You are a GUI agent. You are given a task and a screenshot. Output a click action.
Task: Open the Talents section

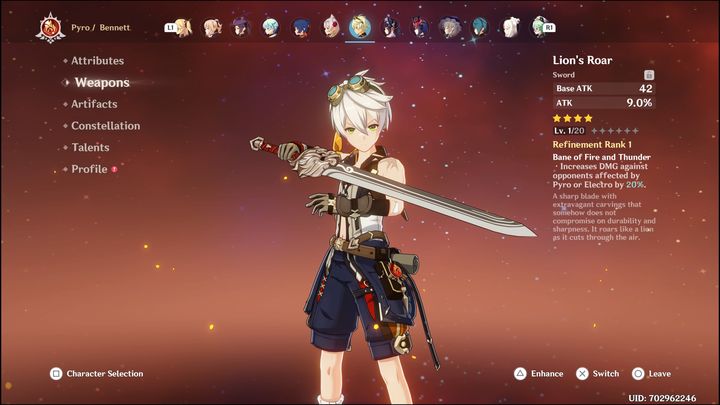pos(90,148)
